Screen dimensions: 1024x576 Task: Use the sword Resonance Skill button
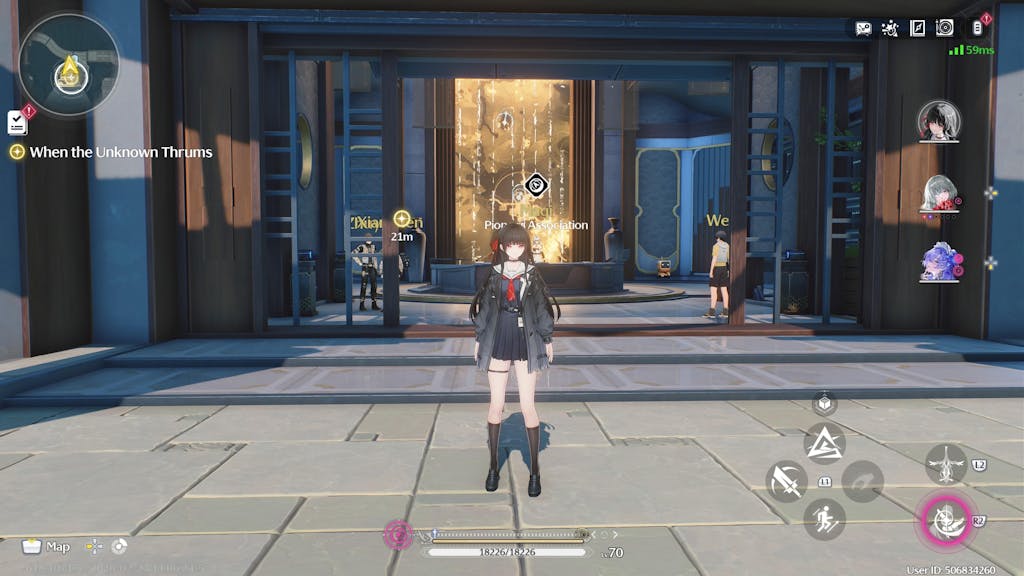[786, 481]
